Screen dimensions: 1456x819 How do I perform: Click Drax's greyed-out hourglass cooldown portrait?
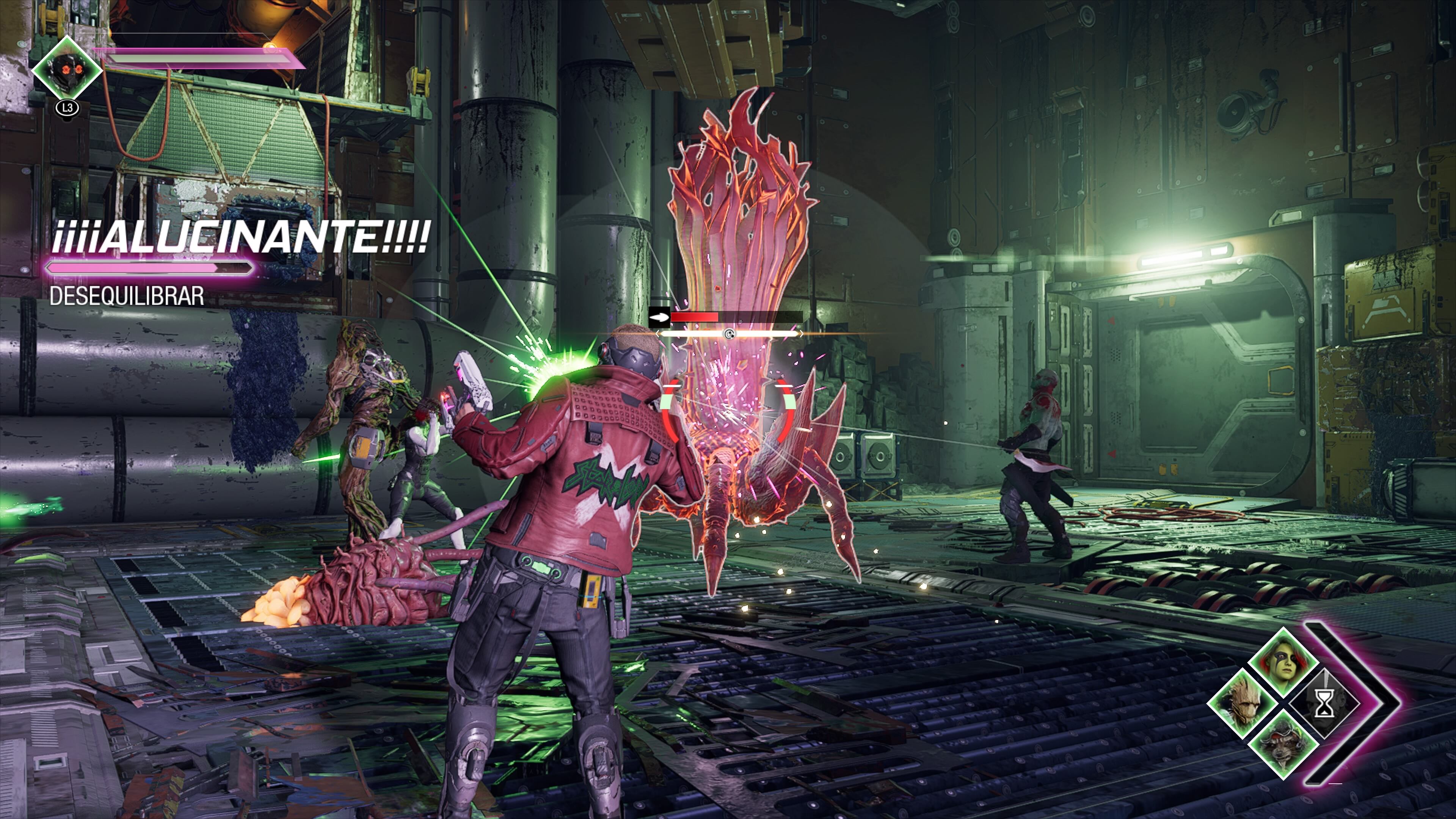(x=1324, y=704)
